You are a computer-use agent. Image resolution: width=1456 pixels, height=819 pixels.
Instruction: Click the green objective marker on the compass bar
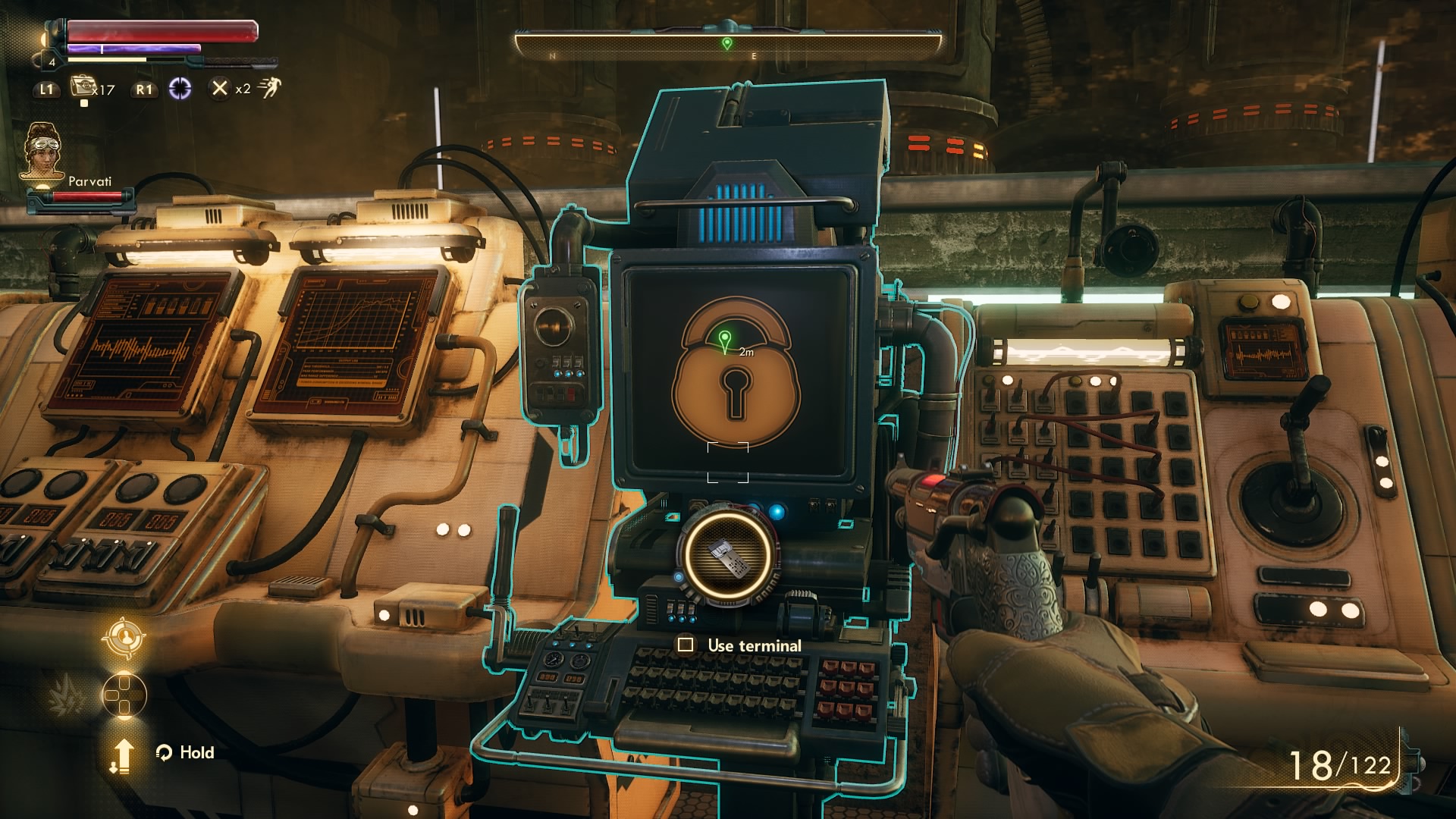tap(729, 43)
